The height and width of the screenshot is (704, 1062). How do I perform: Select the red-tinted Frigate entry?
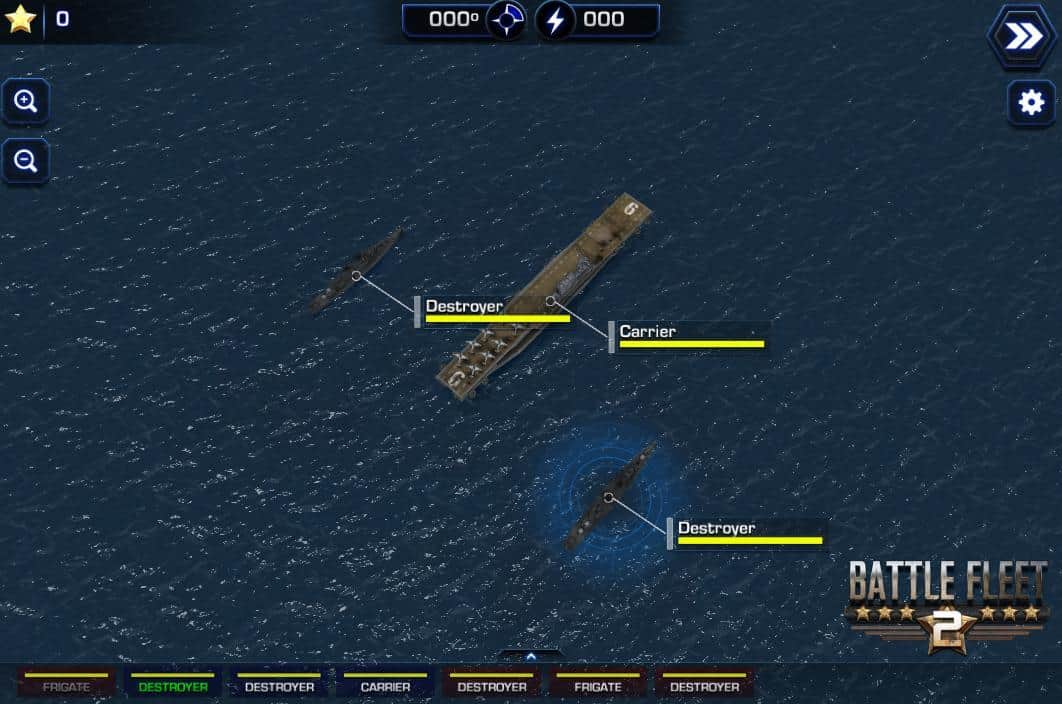(598, 686)
